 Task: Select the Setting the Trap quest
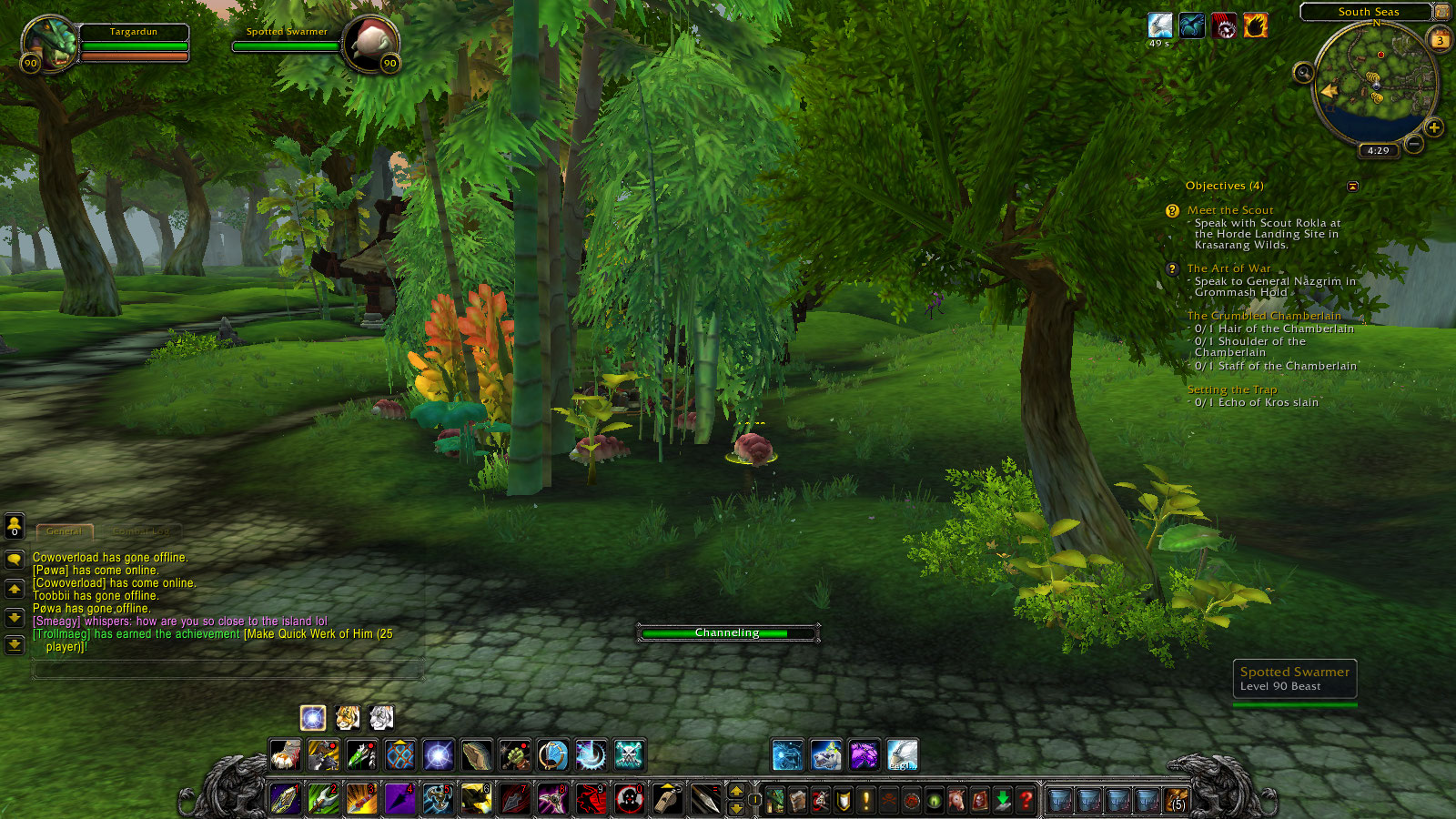tap(1232, 389)
